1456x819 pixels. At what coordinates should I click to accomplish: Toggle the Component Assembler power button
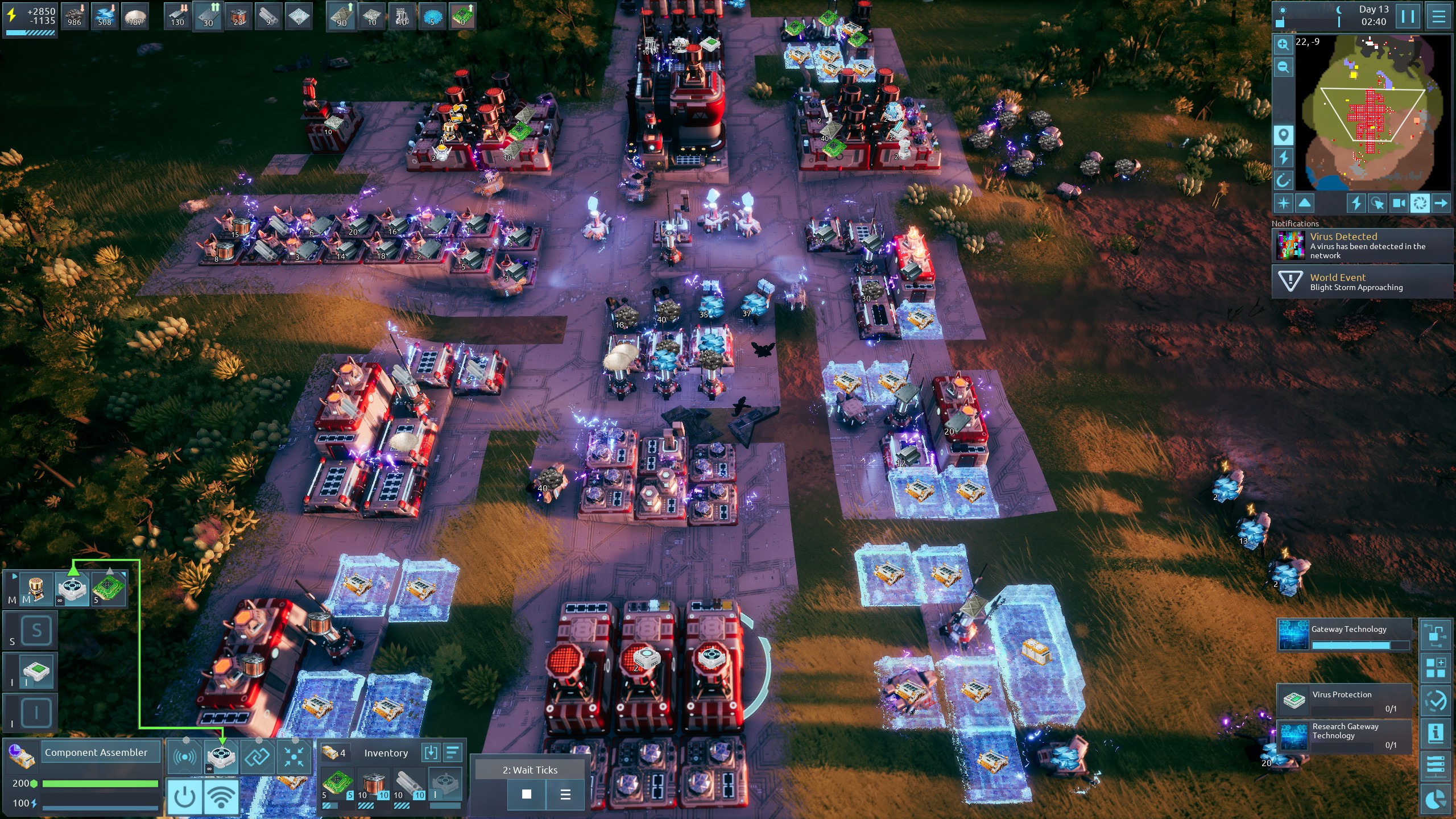point(184,797)
